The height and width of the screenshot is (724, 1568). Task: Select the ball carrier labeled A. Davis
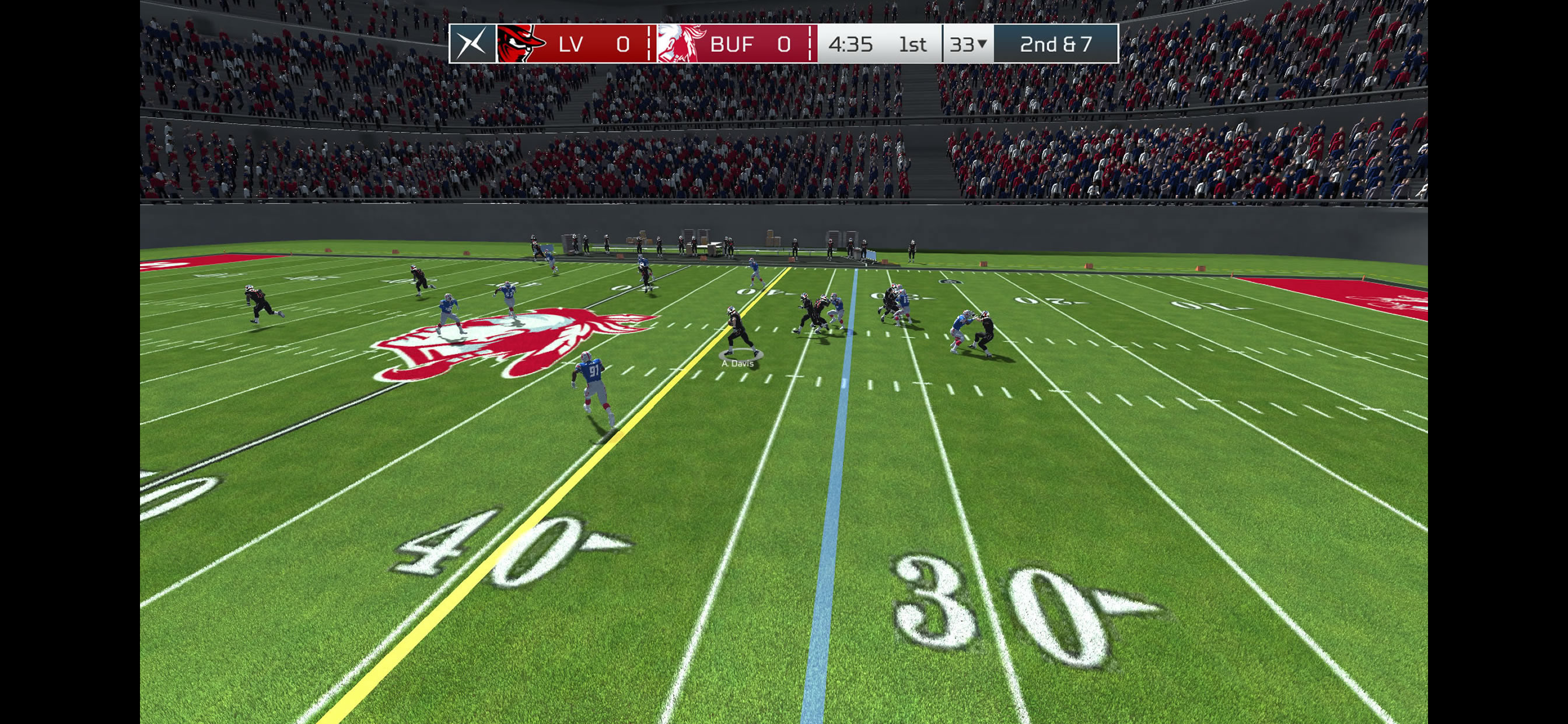739,332
